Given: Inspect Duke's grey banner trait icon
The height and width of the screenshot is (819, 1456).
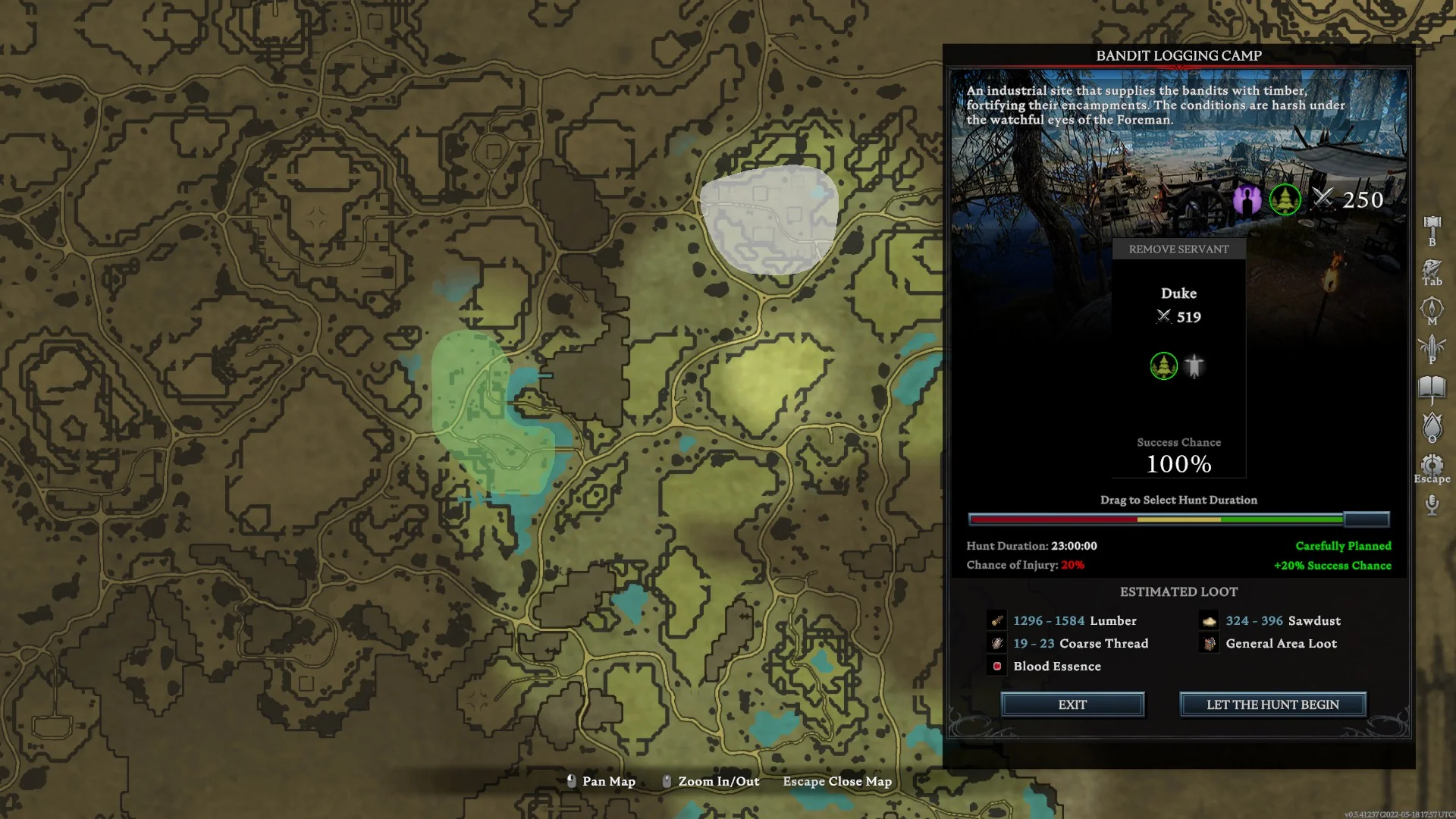Looking at the screenshot, I should coord(1194,366).
